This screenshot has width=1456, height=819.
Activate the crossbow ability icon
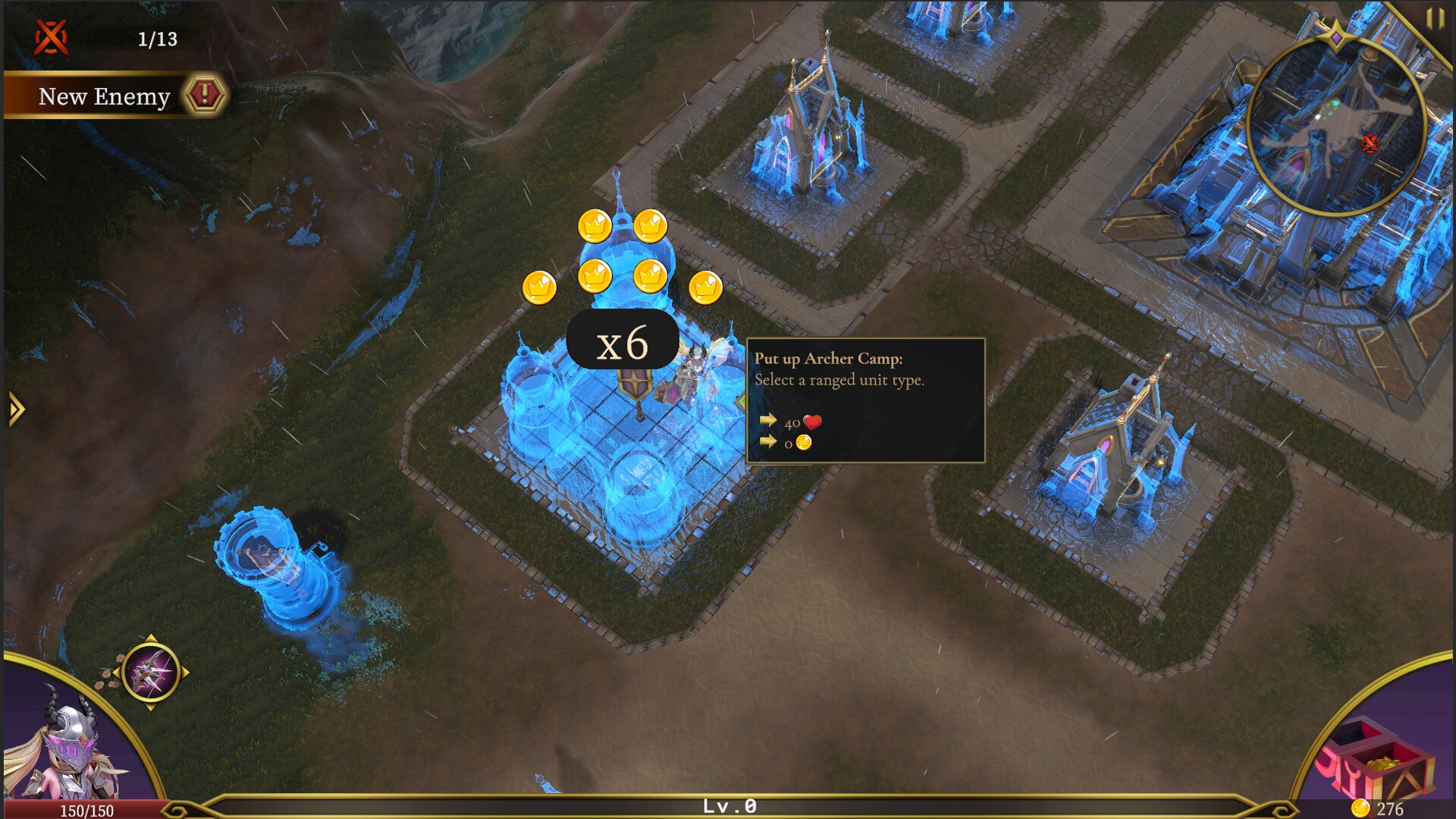150,673
